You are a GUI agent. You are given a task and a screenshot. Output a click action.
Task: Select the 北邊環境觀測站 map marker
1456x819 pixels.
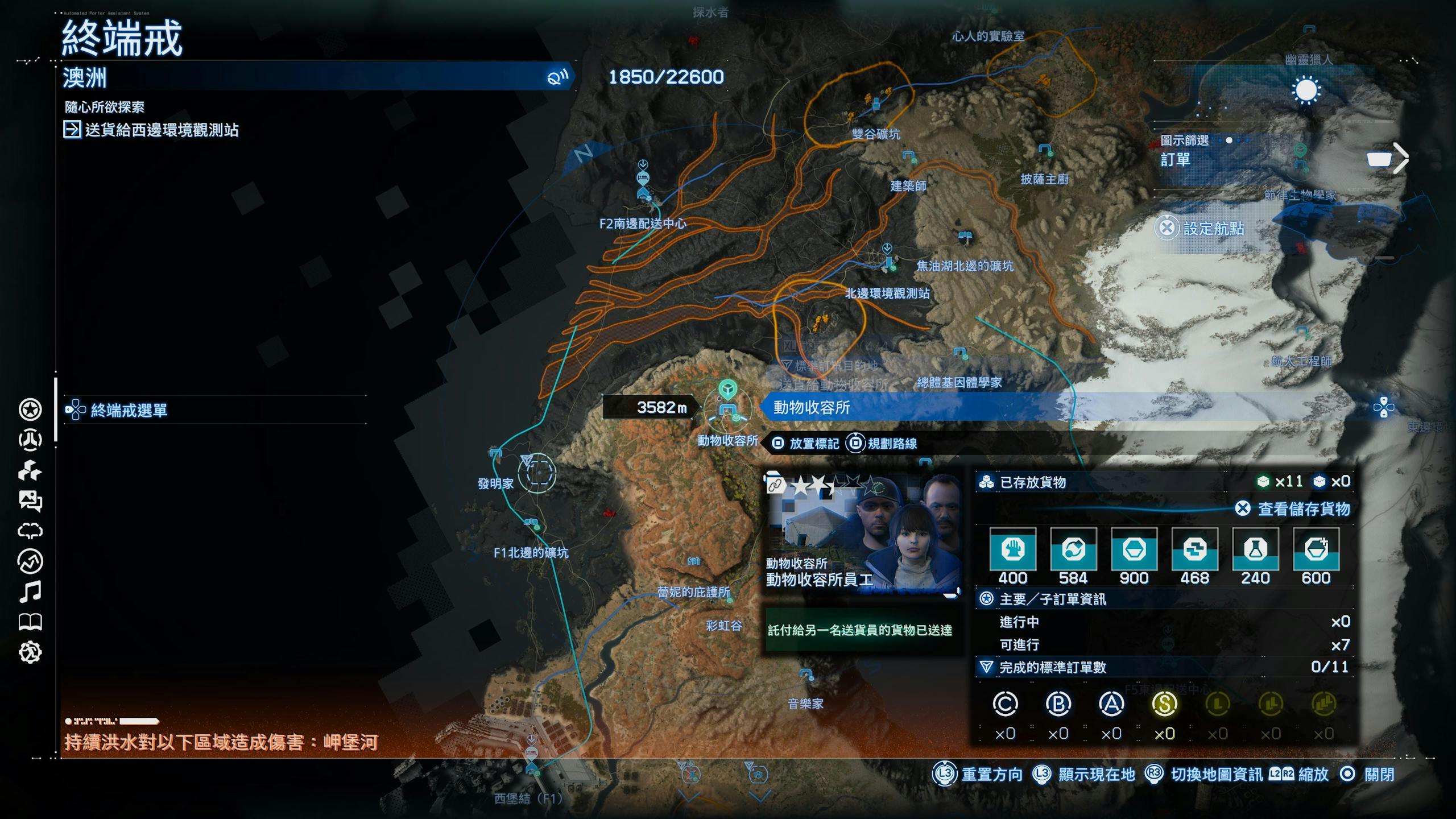(x=888, y=263)
